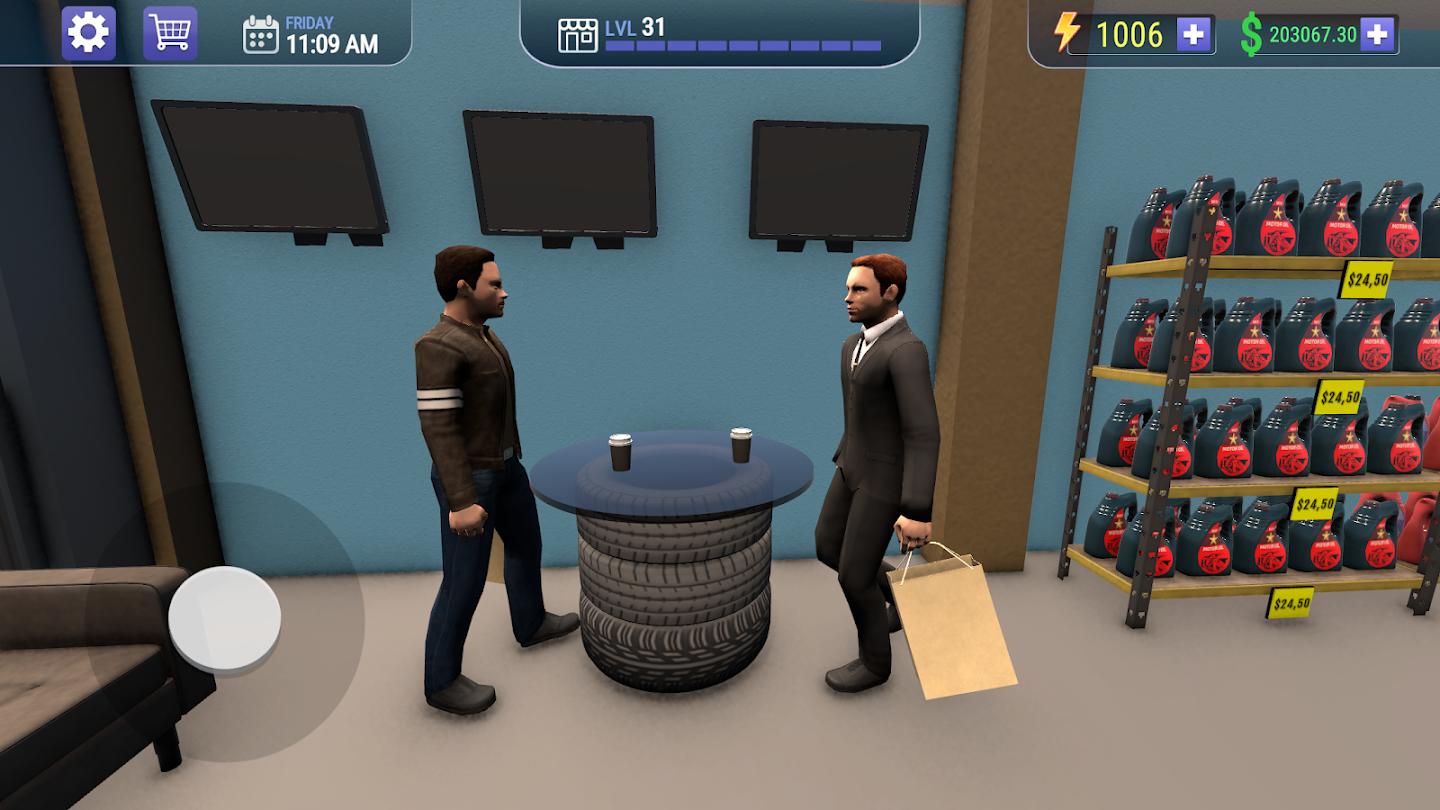Tap the LVL 31 progress bar
1440x810 pixels.
coord(740,44)
